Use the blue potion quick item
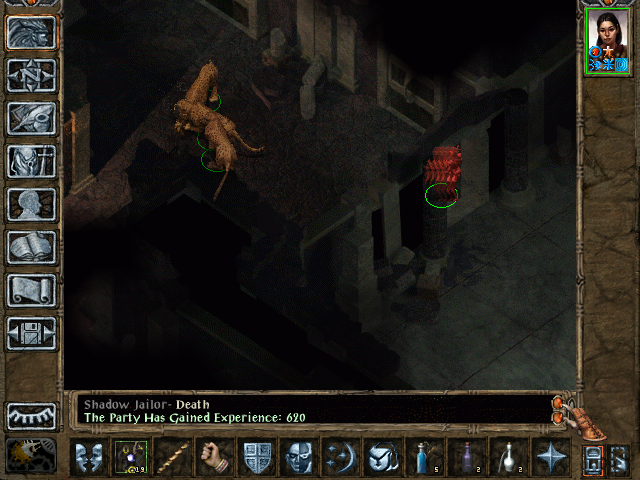Viewport: 640px width, 480px height. (x=423, y=458)
